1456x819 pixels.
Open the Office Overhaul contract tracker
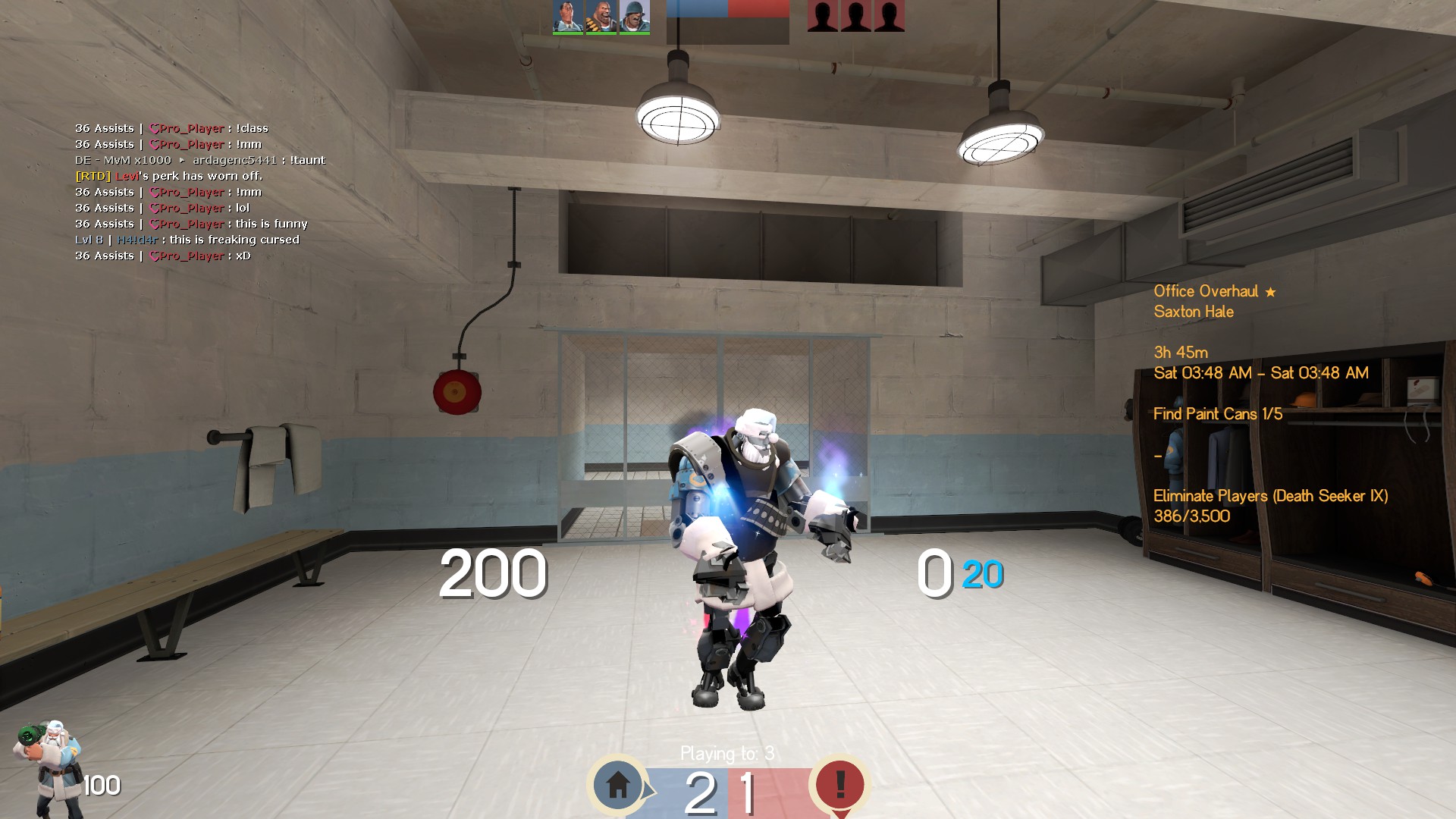1206,291
